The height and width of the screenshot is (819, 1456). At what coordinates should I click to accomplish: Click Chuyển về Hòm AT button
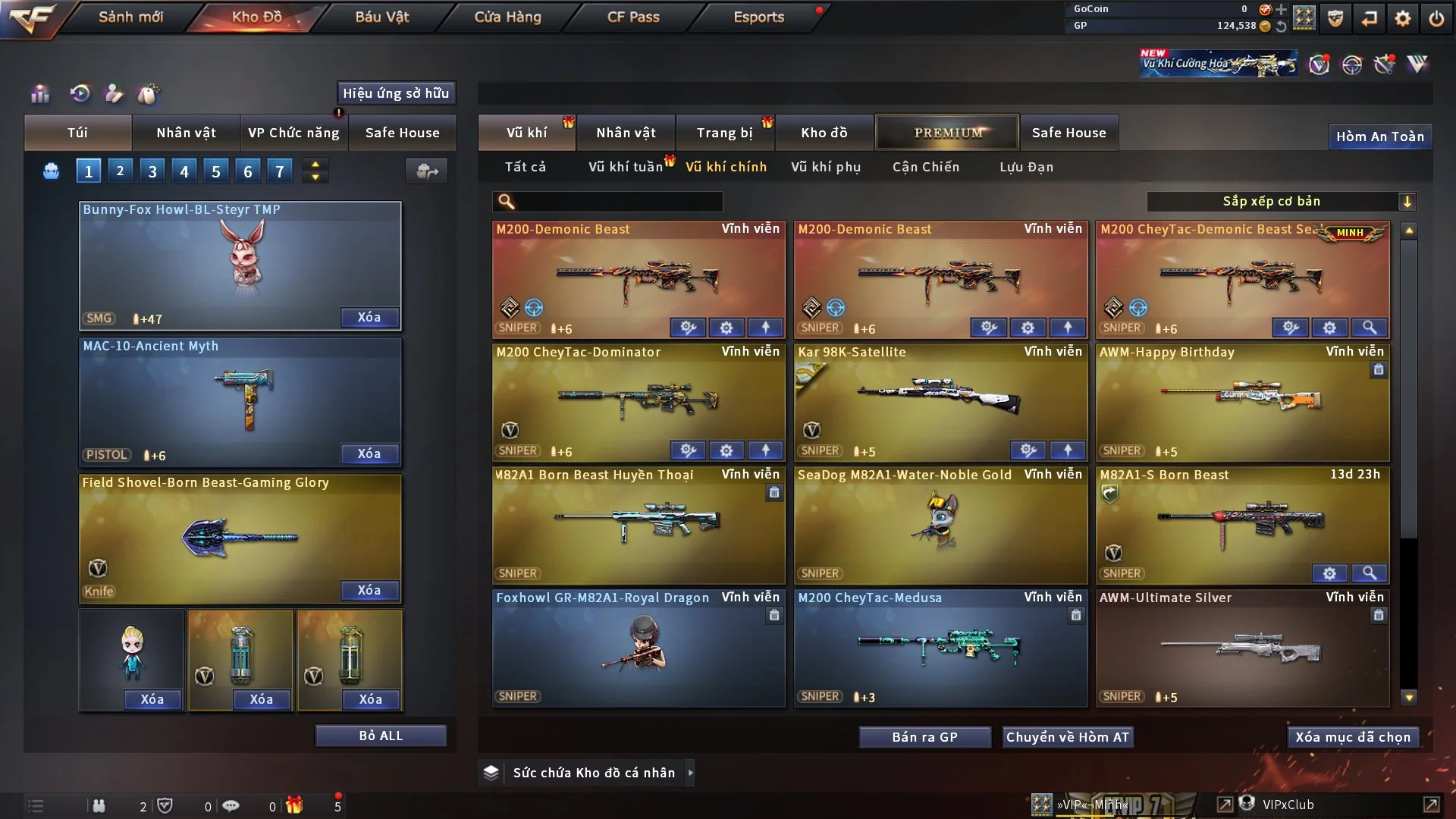[1067, 737]
